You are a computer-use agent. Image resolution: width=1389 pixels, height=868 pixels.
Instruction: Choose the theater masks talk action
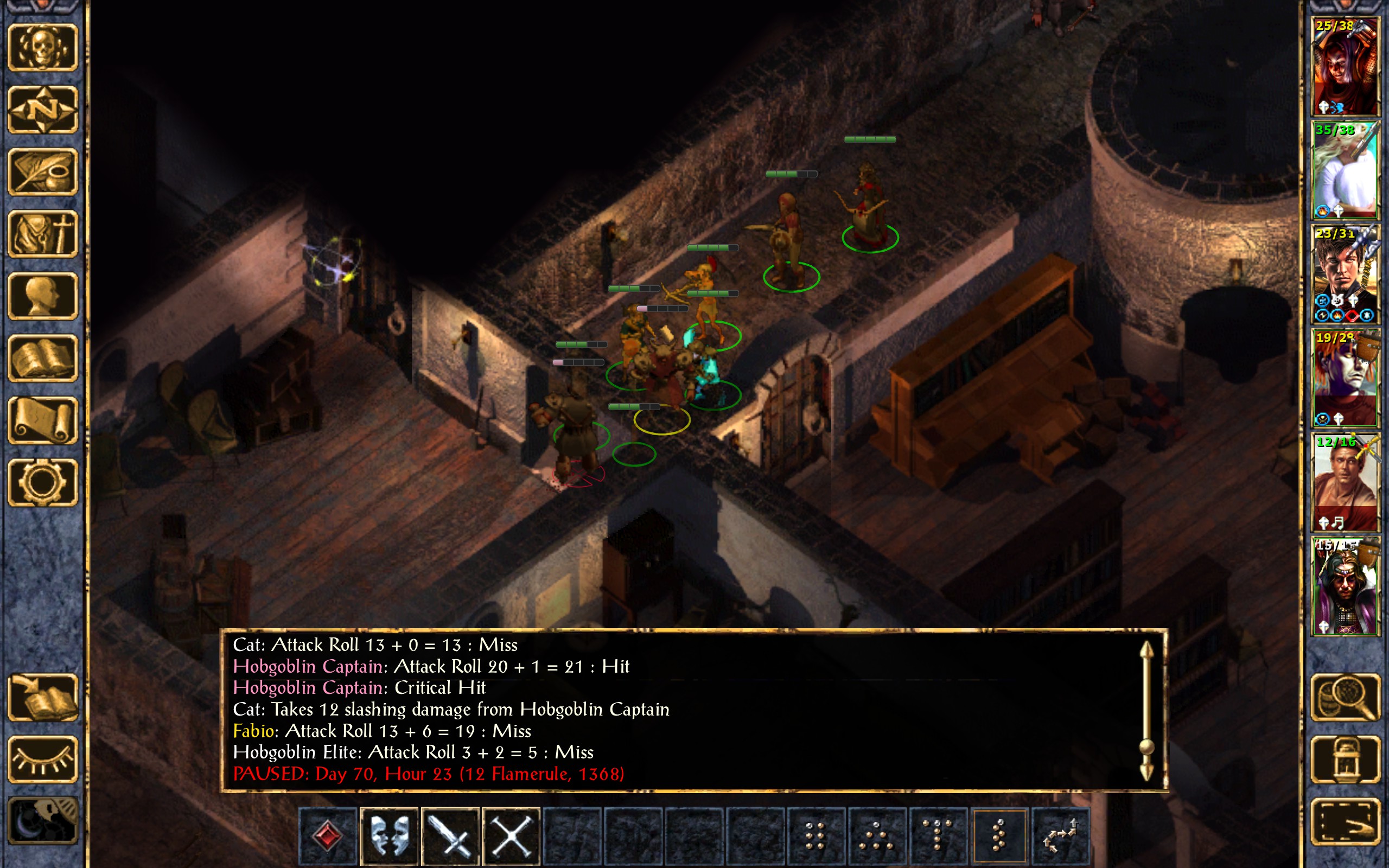389,836
